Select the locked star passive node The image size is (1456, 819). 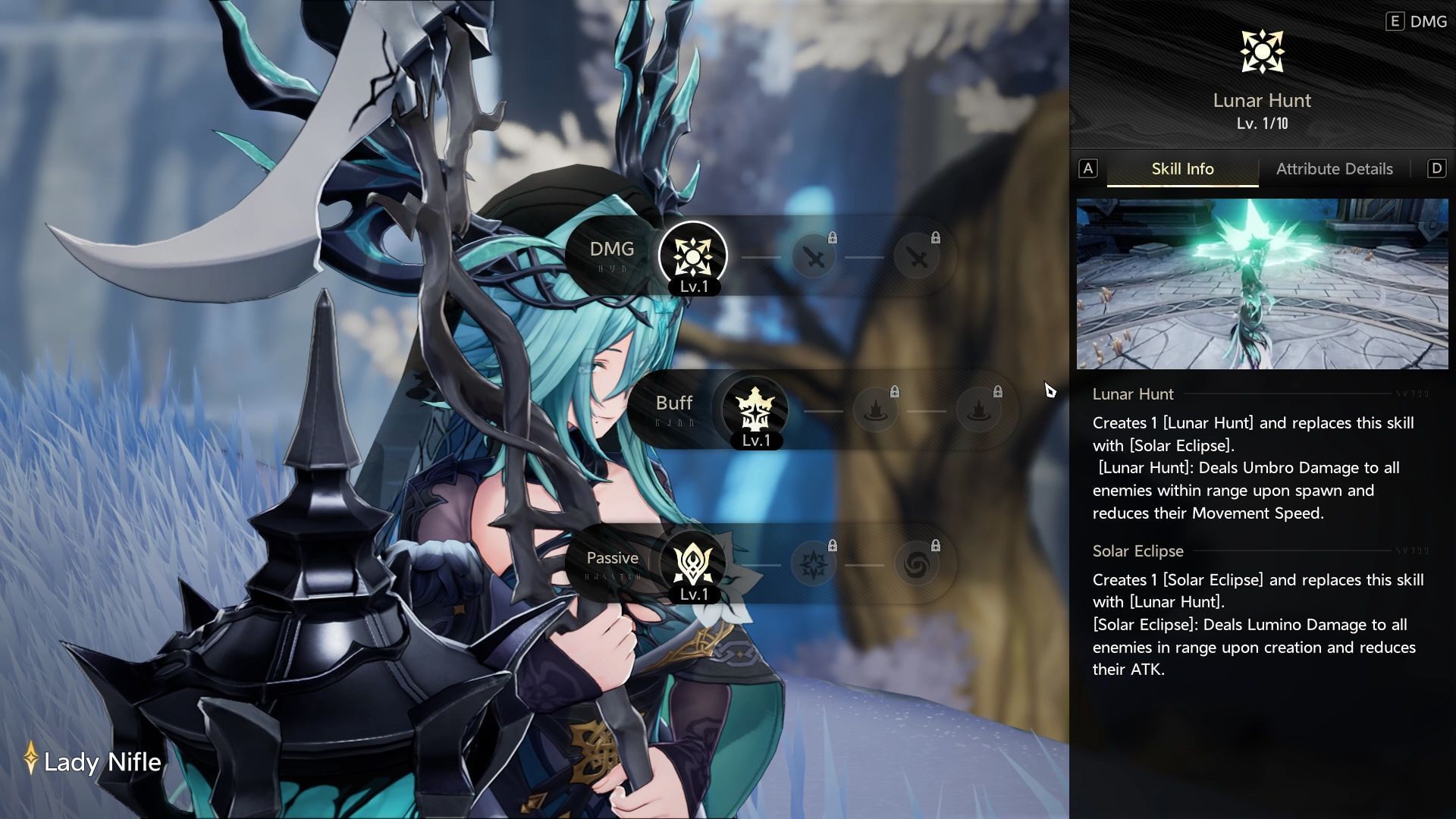[814, 565]
